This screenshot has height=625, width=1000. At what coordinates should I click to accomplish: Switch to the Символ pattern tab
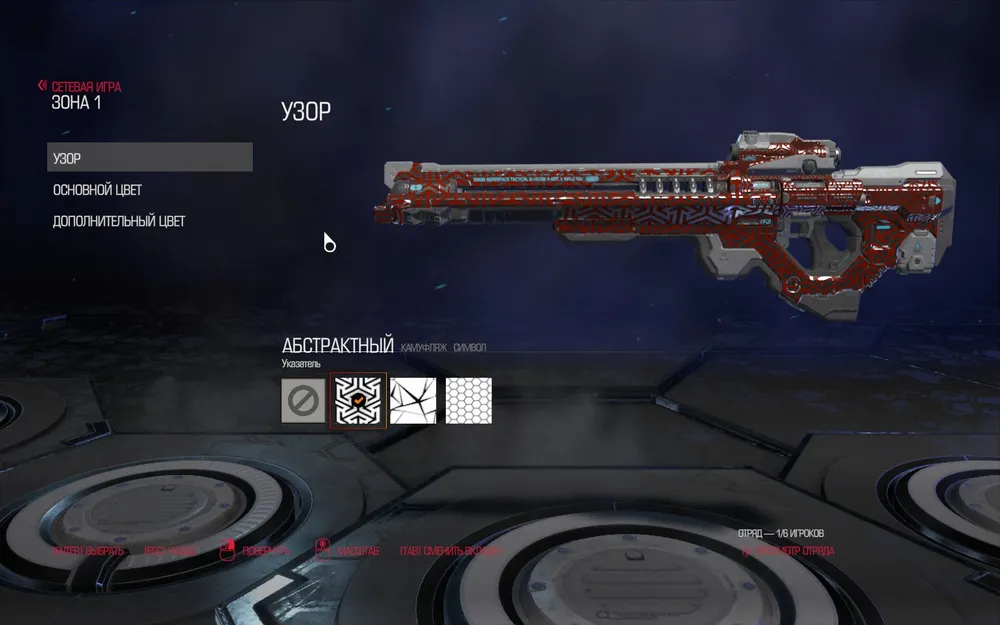tap(469, 348)
